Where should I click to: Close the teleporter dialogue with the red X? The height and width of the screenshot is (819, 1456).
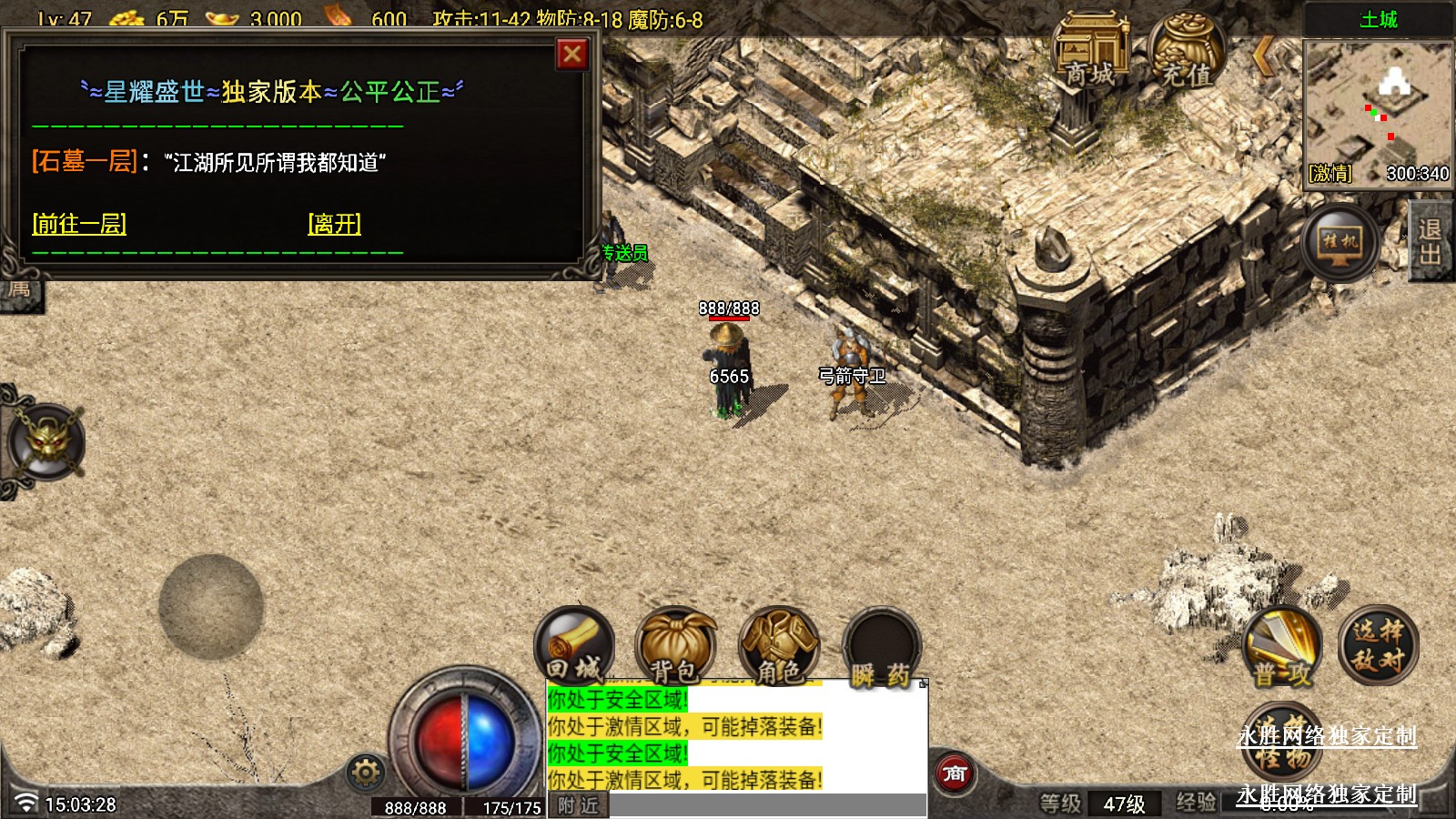coord(571,55)
